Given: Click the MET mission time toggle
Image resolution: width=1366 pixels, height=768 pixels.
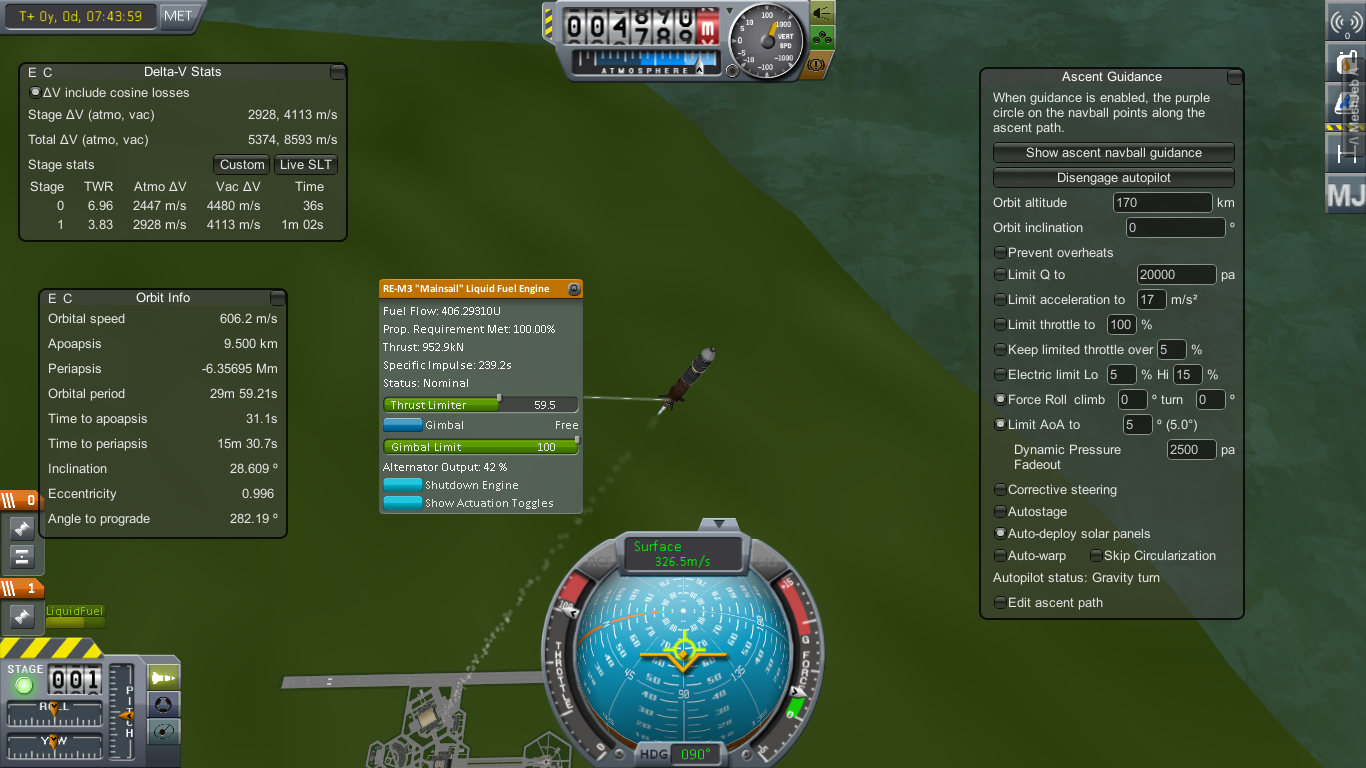Looking at the screenshot, I should pos(179,16).
